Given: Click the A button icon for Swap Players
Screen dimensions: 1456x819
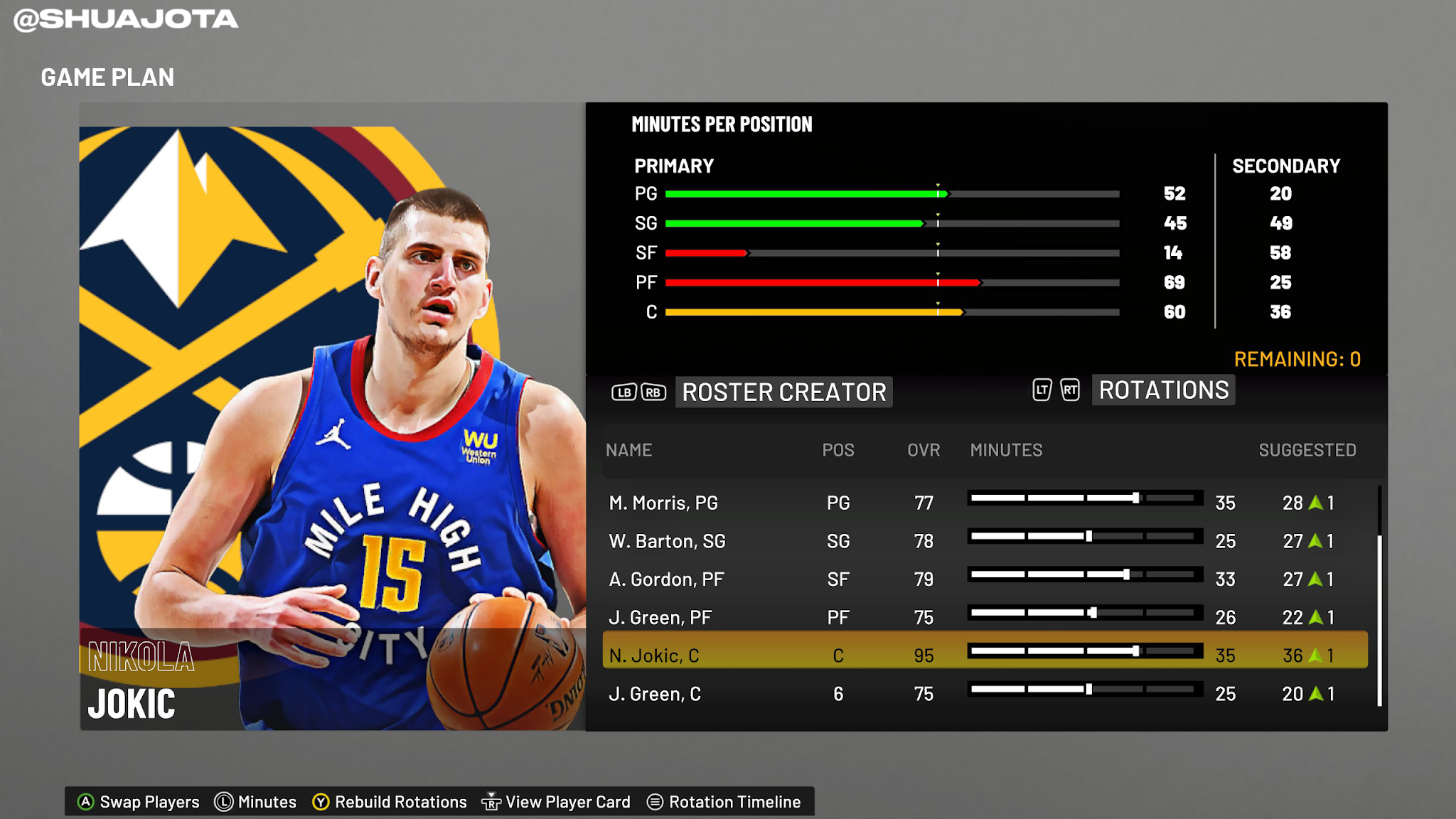Looking at the screenshot, I should click(x=85, y=801).
